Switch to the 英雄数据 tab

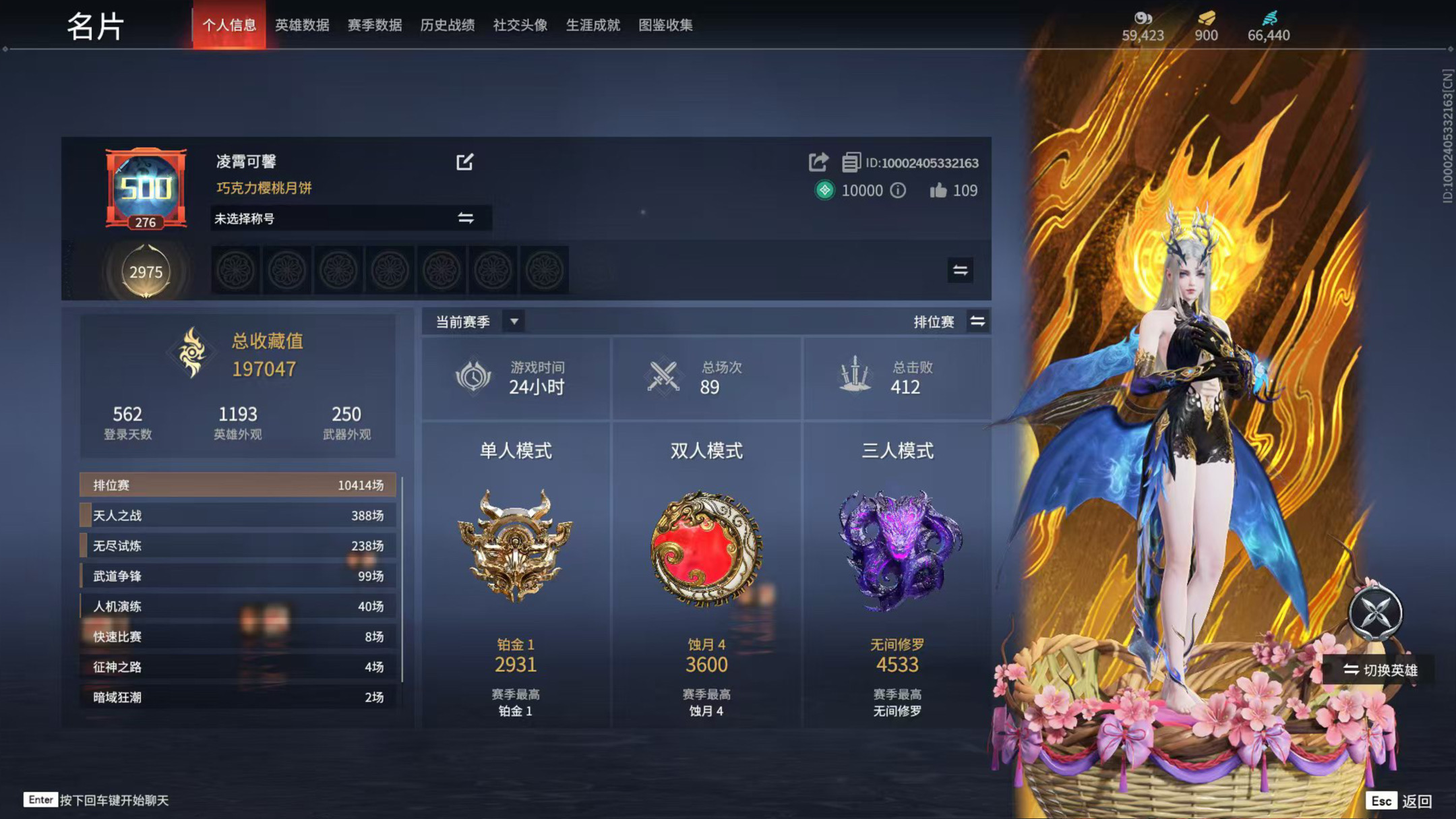[x=302, y=25]
